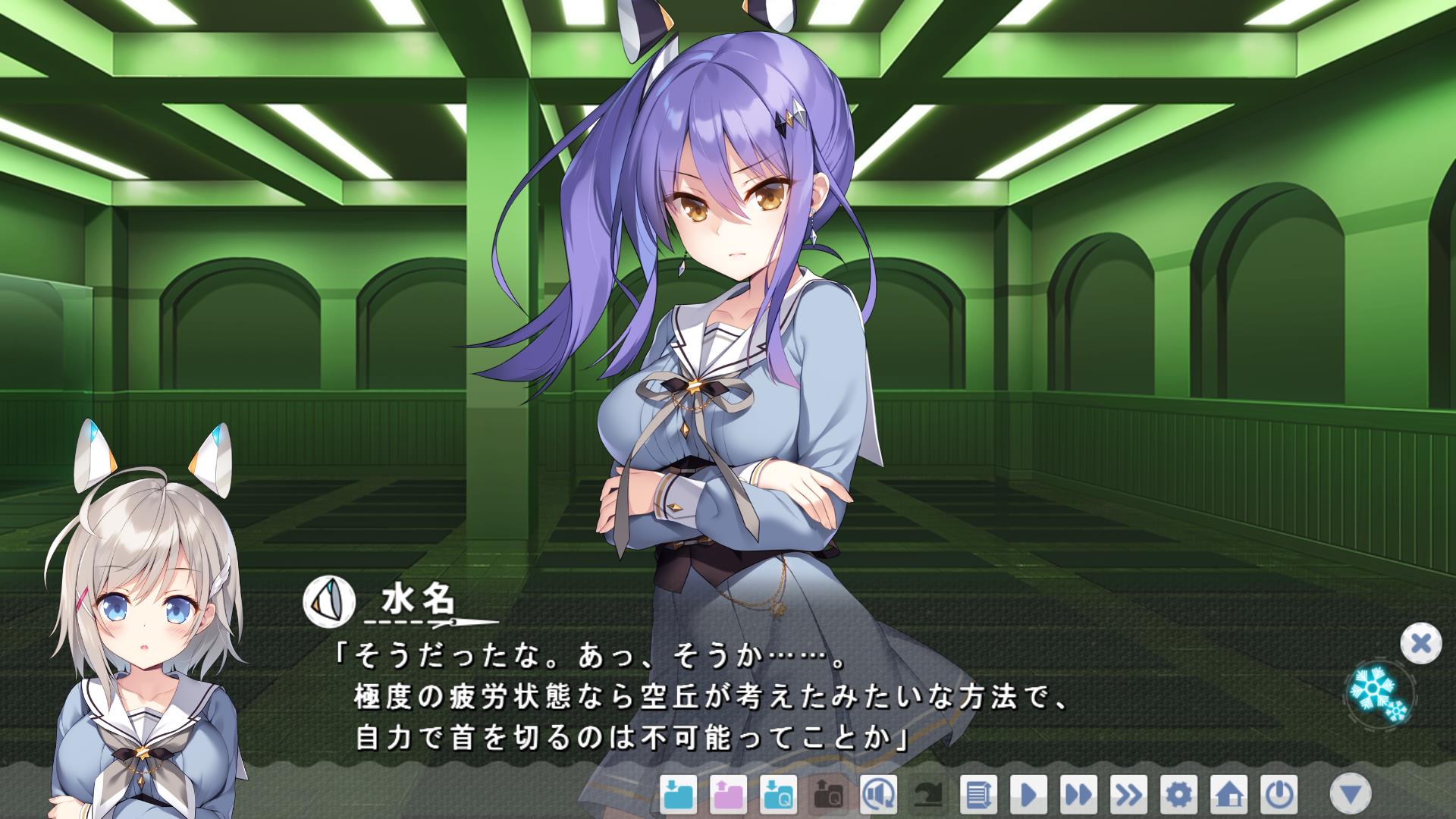
Task: Replay the voice line with speaker icon
Action: [878, 795]
